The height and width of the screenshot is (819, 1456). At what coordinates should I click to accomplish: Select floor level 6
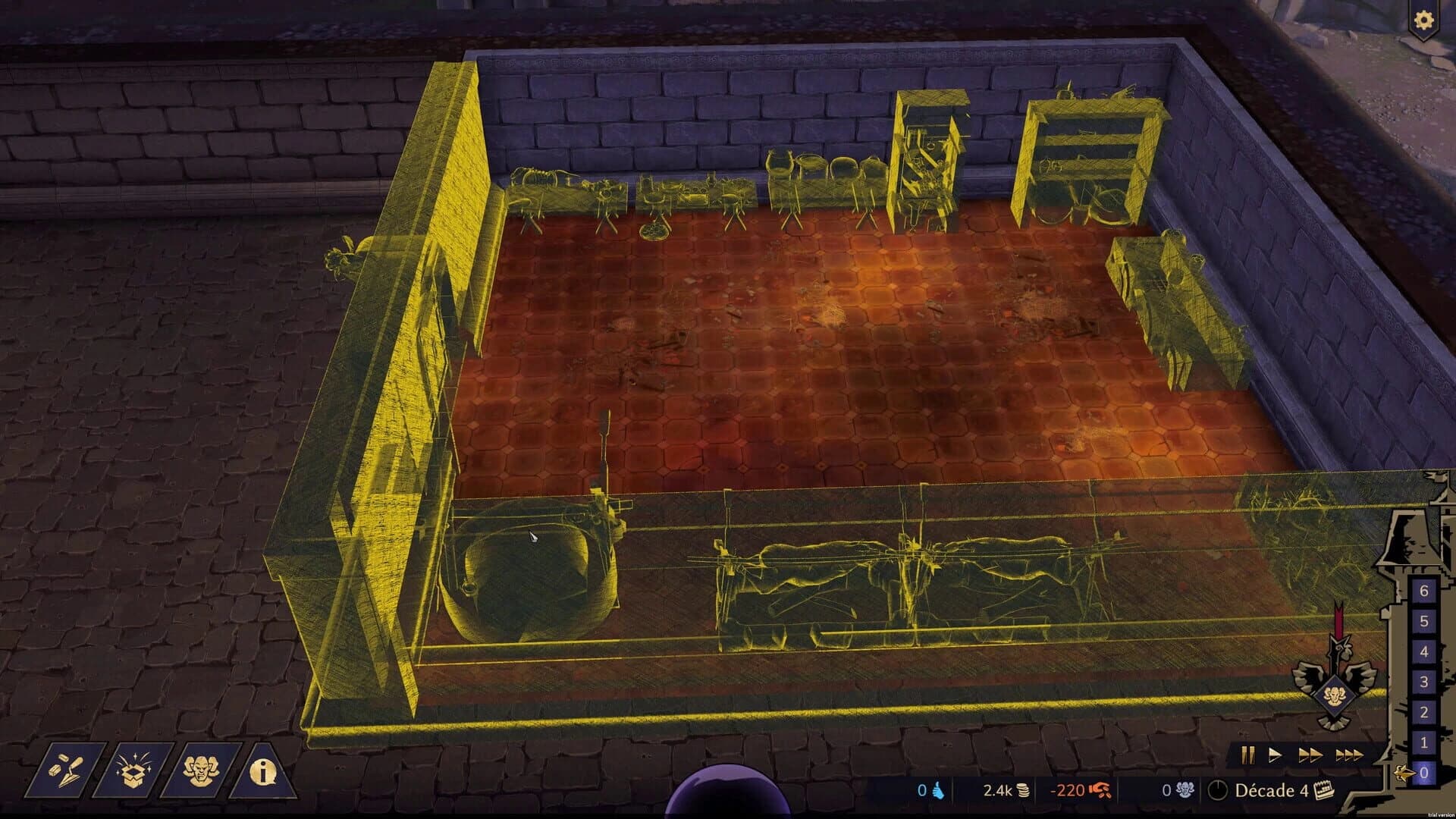[x=1423, y=591]
